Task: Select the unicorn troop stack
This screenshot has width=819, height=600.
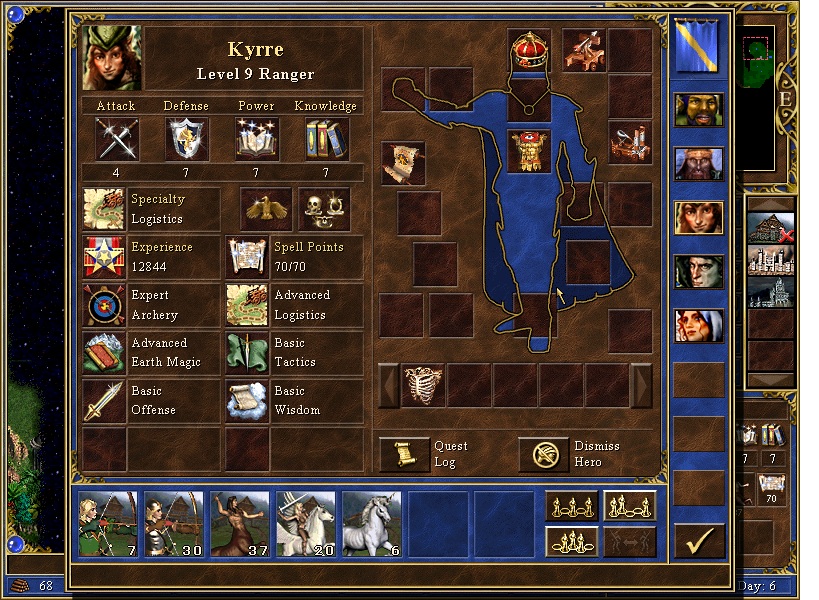Action: tap(372, 524)
